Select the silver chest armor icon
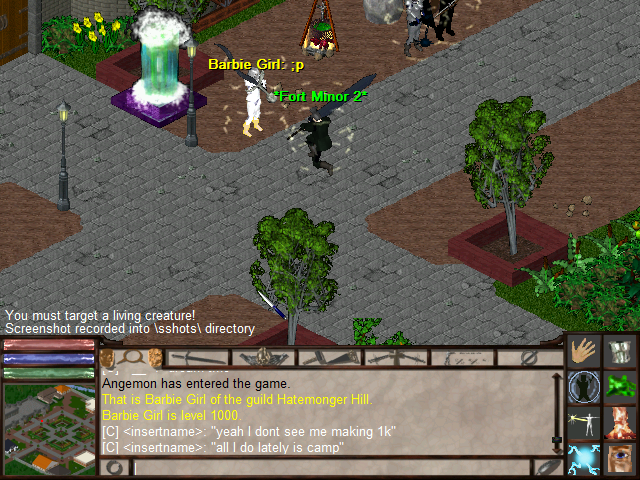Viewport: 640px width, 480px height. (620, 352)
